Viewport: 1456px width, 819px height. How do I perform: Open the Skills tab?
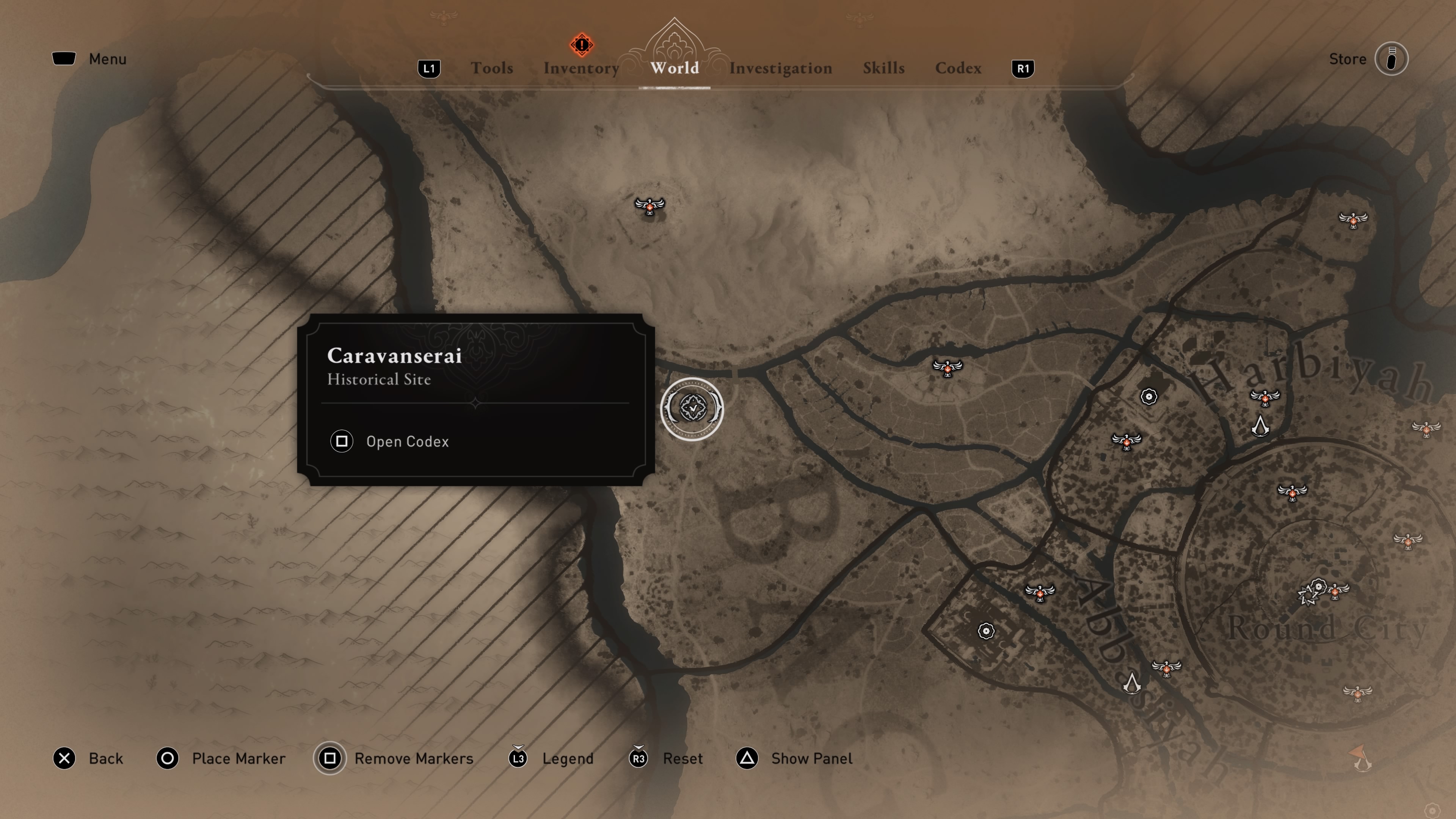pyautogui.click(x=883, y=68)
